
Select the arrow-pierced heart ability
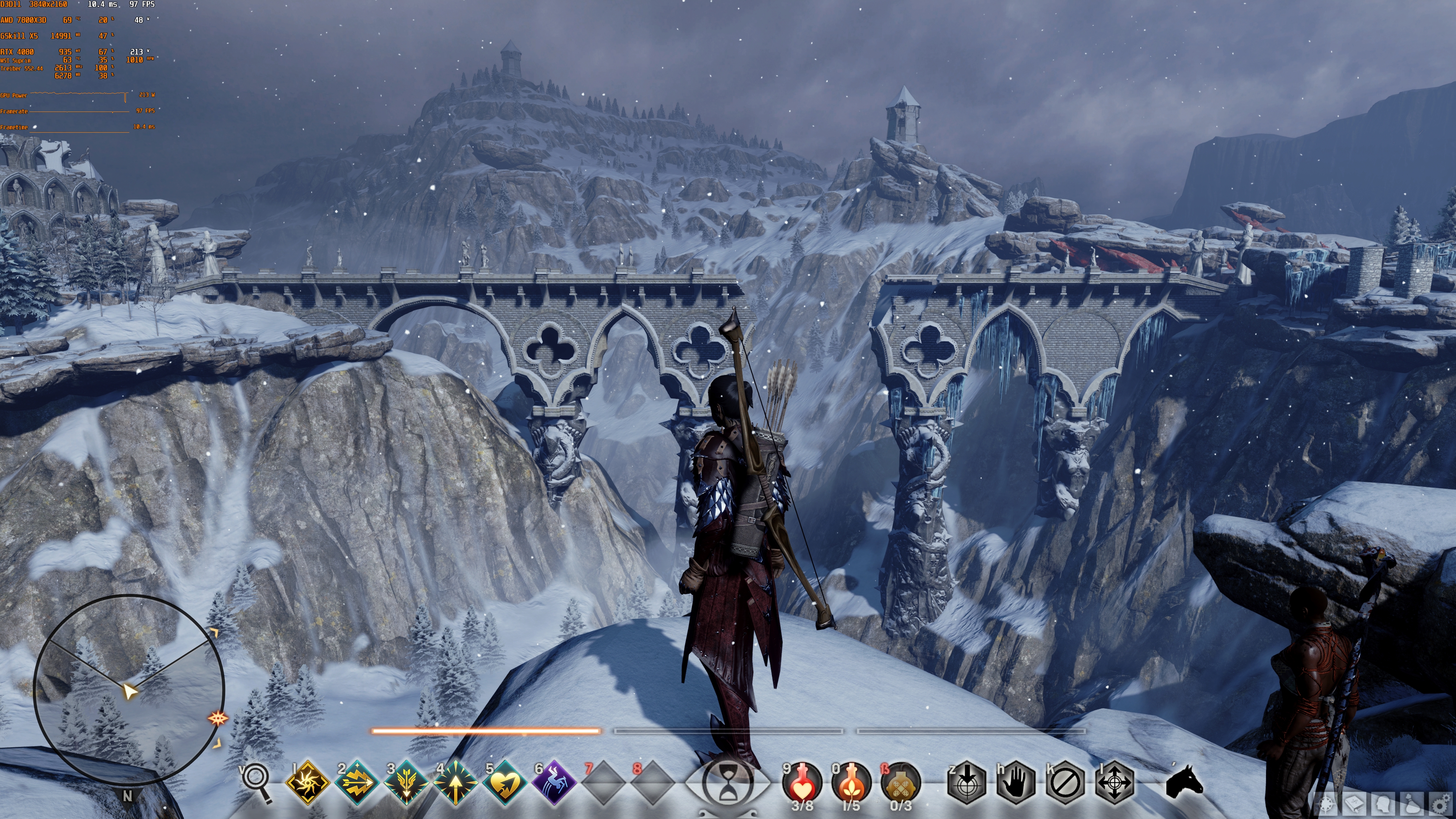point(505,783)
